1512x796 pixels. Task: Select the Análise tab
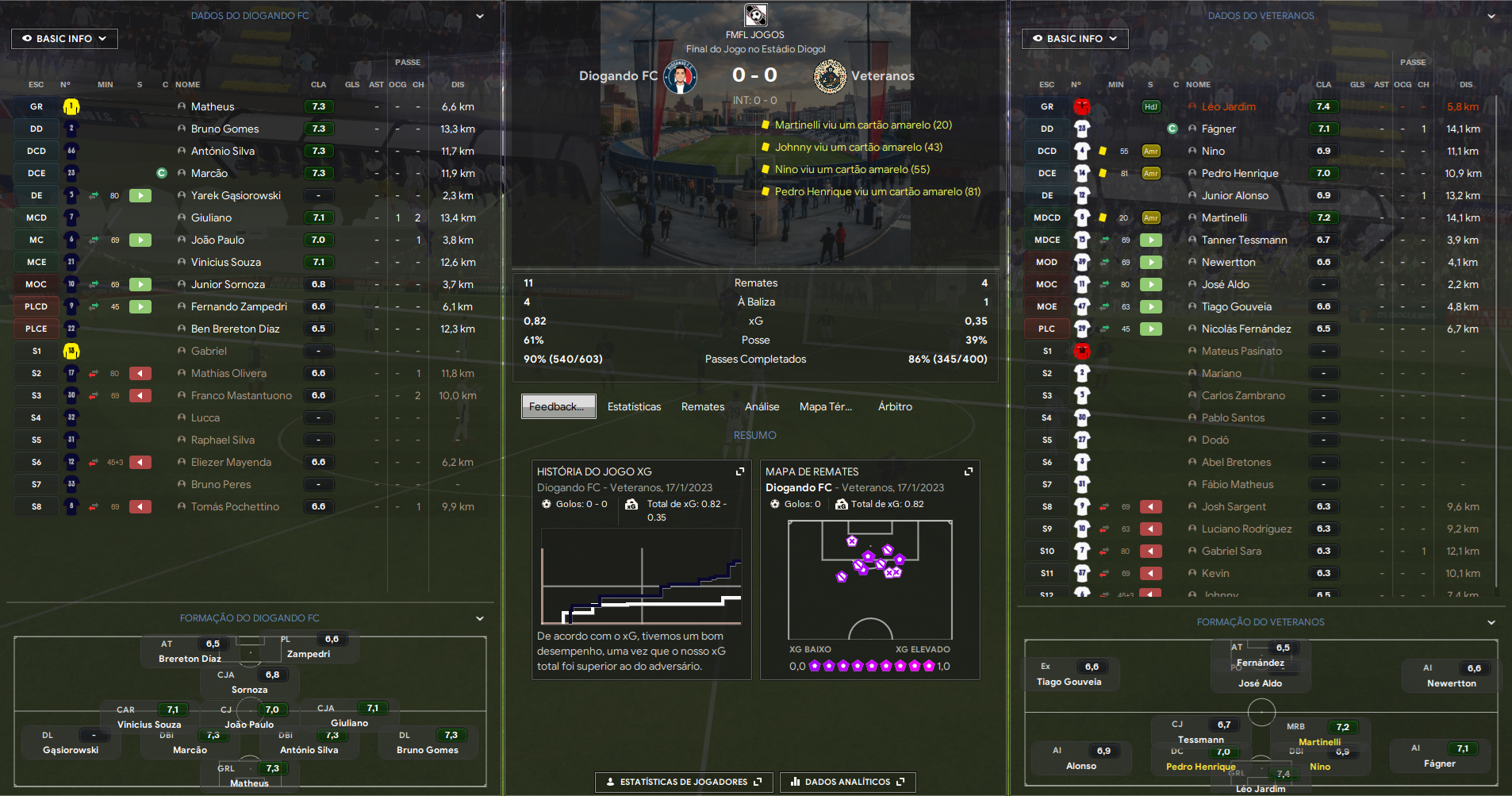pyautogui.click(x=762, y=406)
